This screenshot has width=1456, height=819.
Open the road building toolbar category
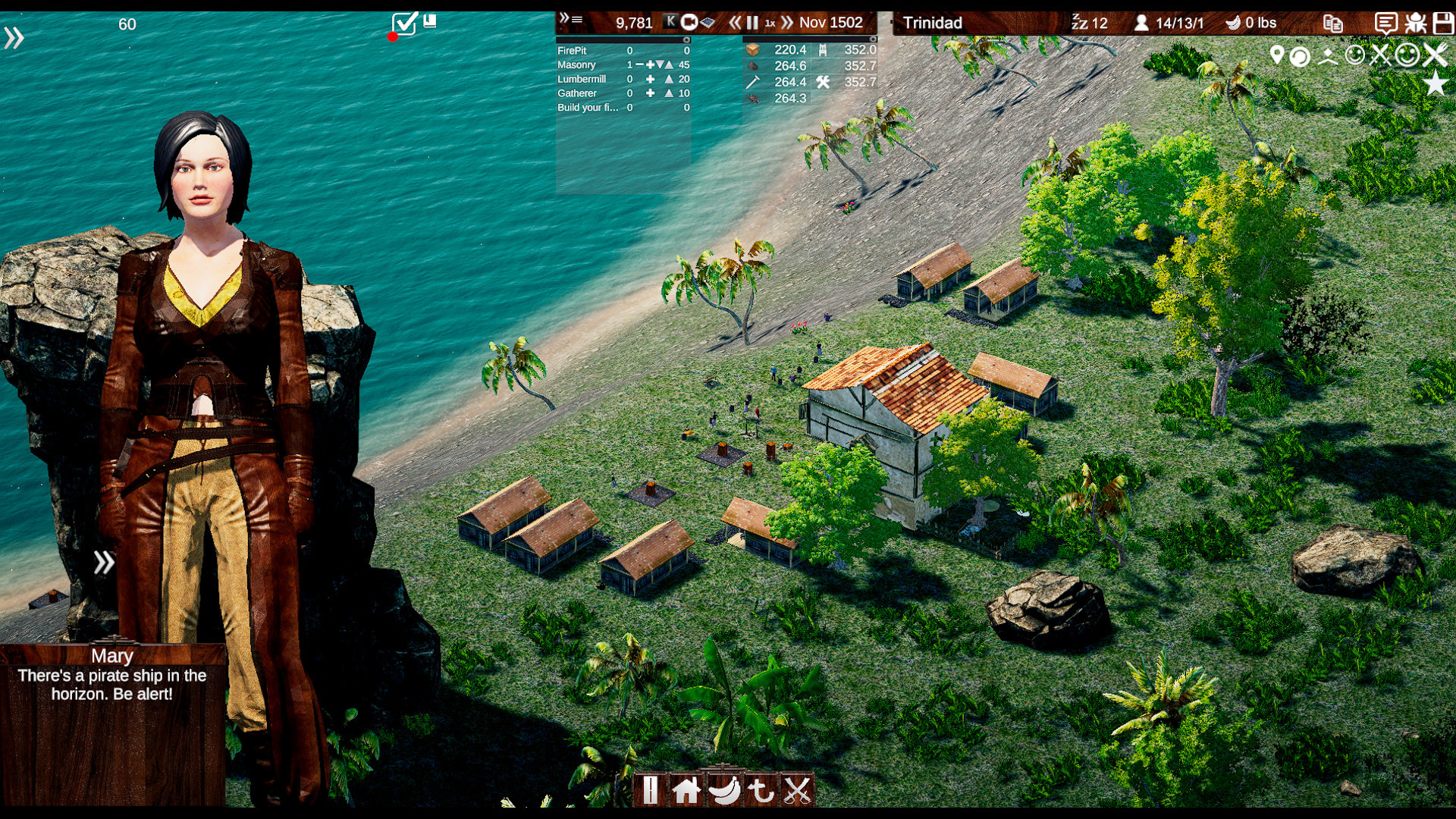tap(650, 790)
